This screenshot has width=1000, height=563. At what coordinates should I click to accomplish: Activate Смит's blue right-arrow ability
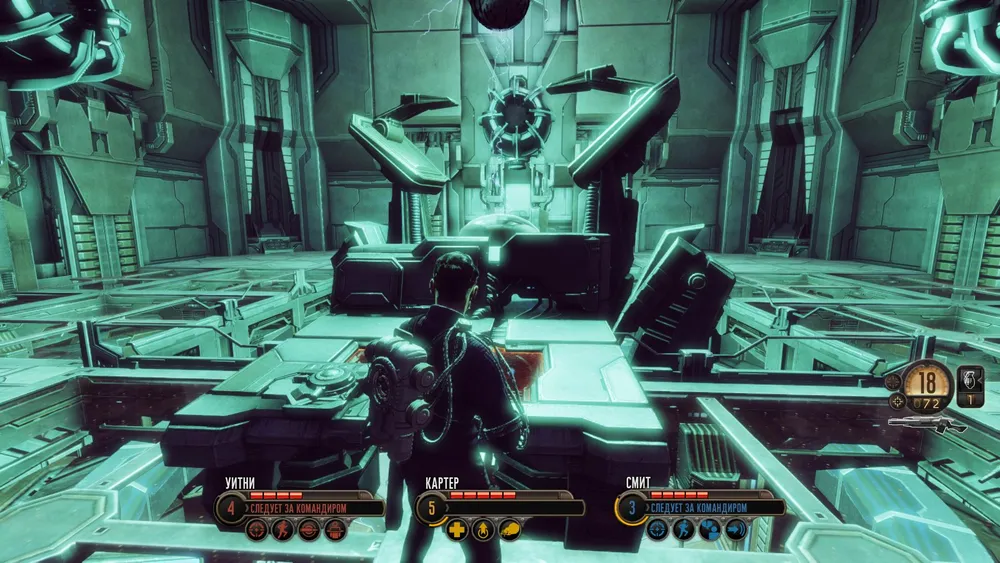[735, 530]
